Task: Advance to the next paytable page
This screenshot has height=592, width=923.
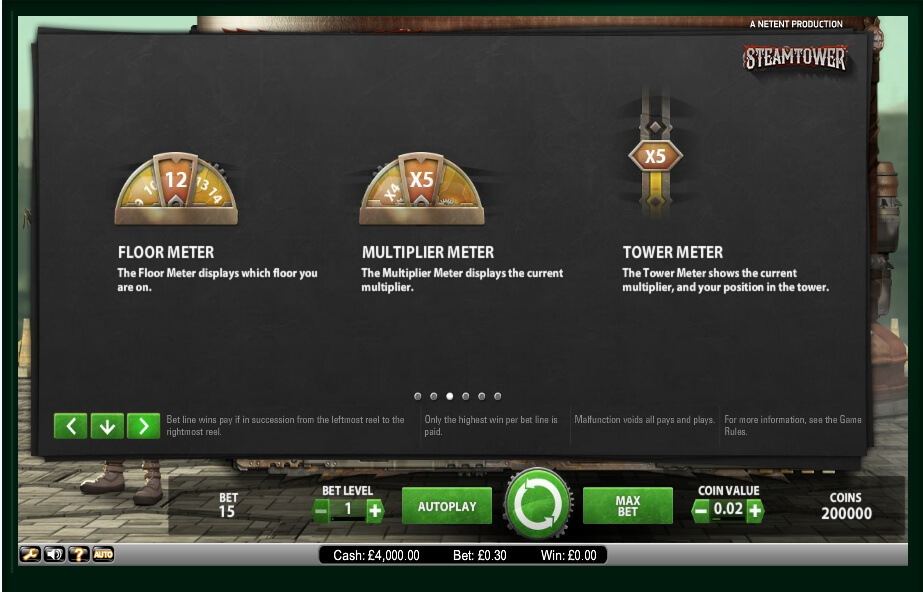Action: tap(144, 426)
